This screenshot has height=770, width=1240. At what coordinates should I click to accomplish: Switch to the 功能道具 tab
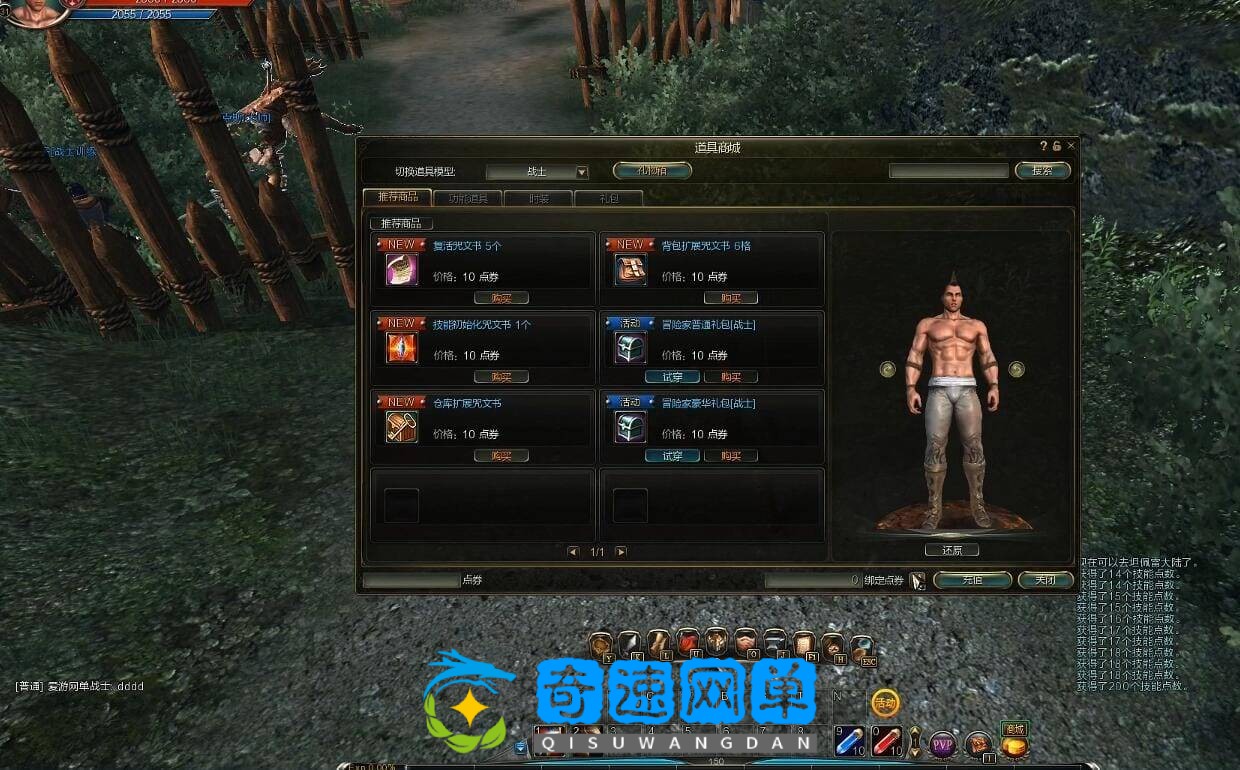click(468, 198)
